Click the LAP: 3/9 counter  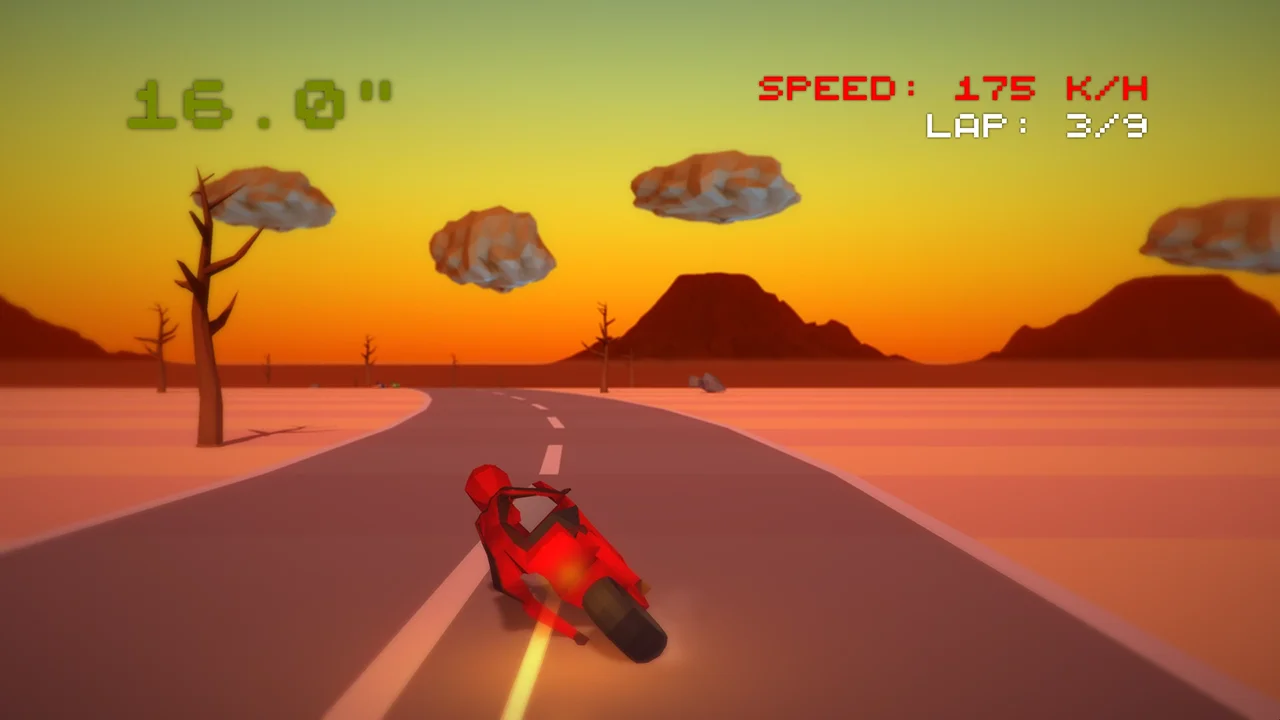click(1035, 125)
